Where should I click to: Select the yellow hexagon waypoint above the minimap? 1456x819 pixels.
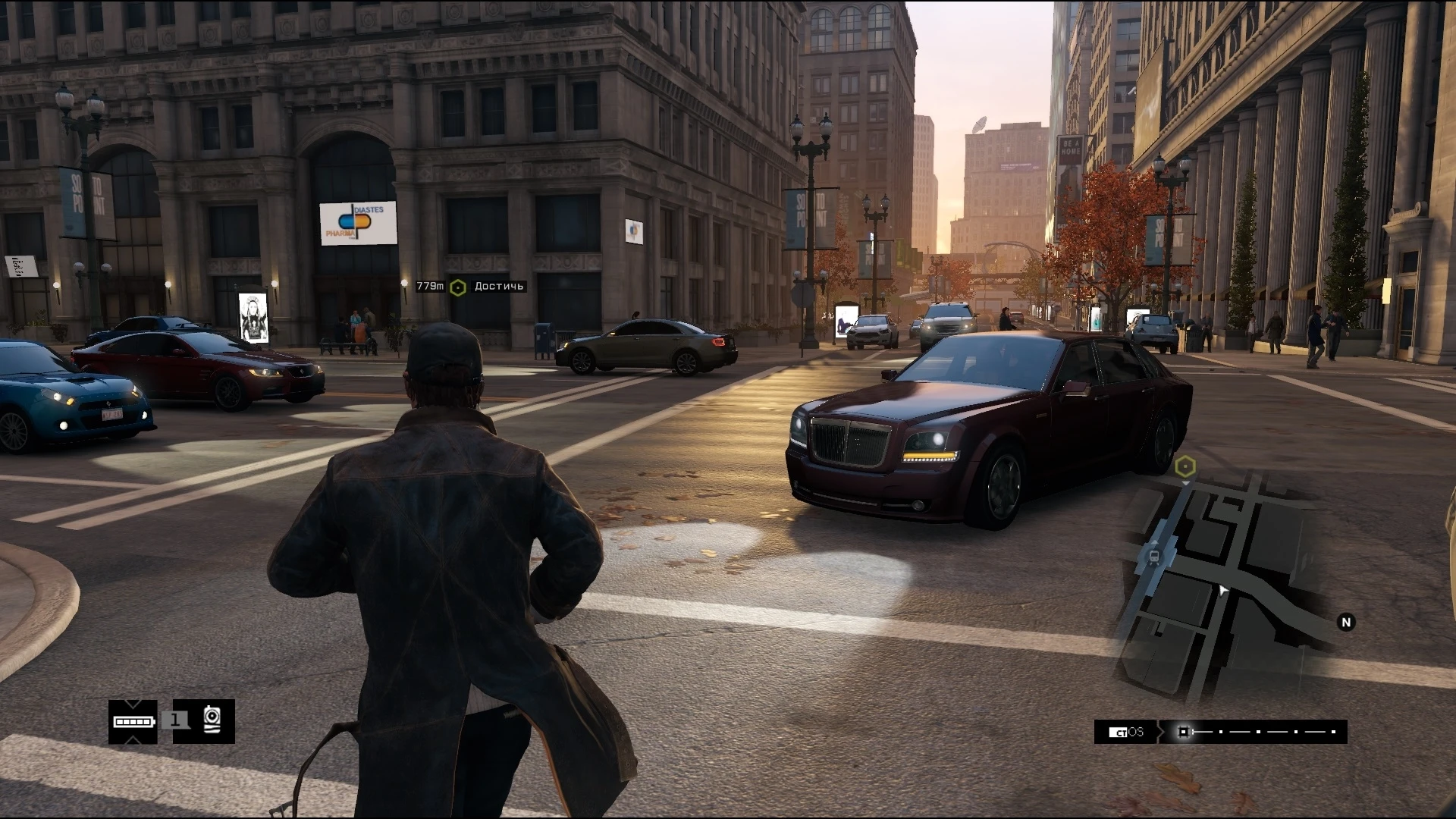click(x=1185, y=466)
